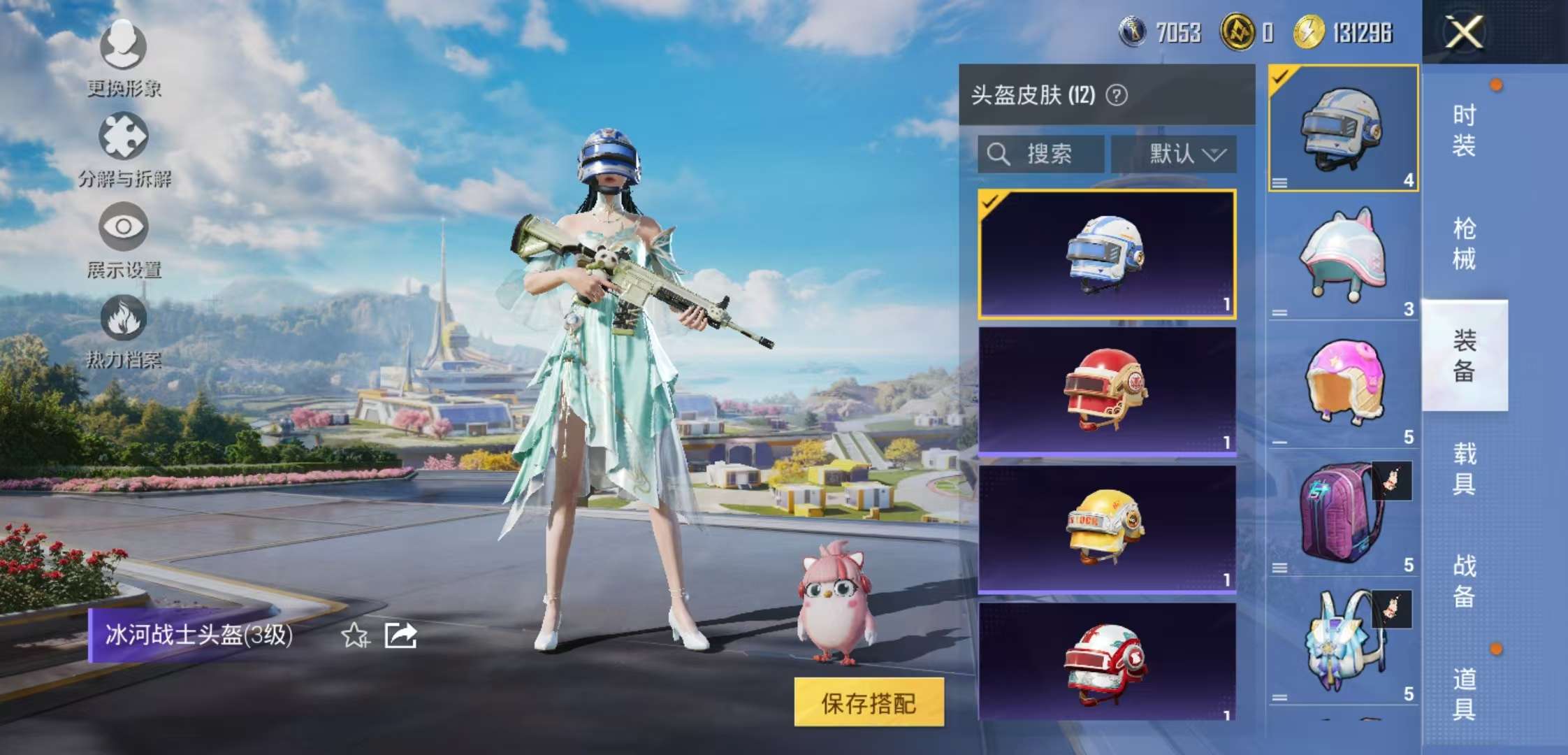Tap the 搜索 search input field

pos(1048,154)
